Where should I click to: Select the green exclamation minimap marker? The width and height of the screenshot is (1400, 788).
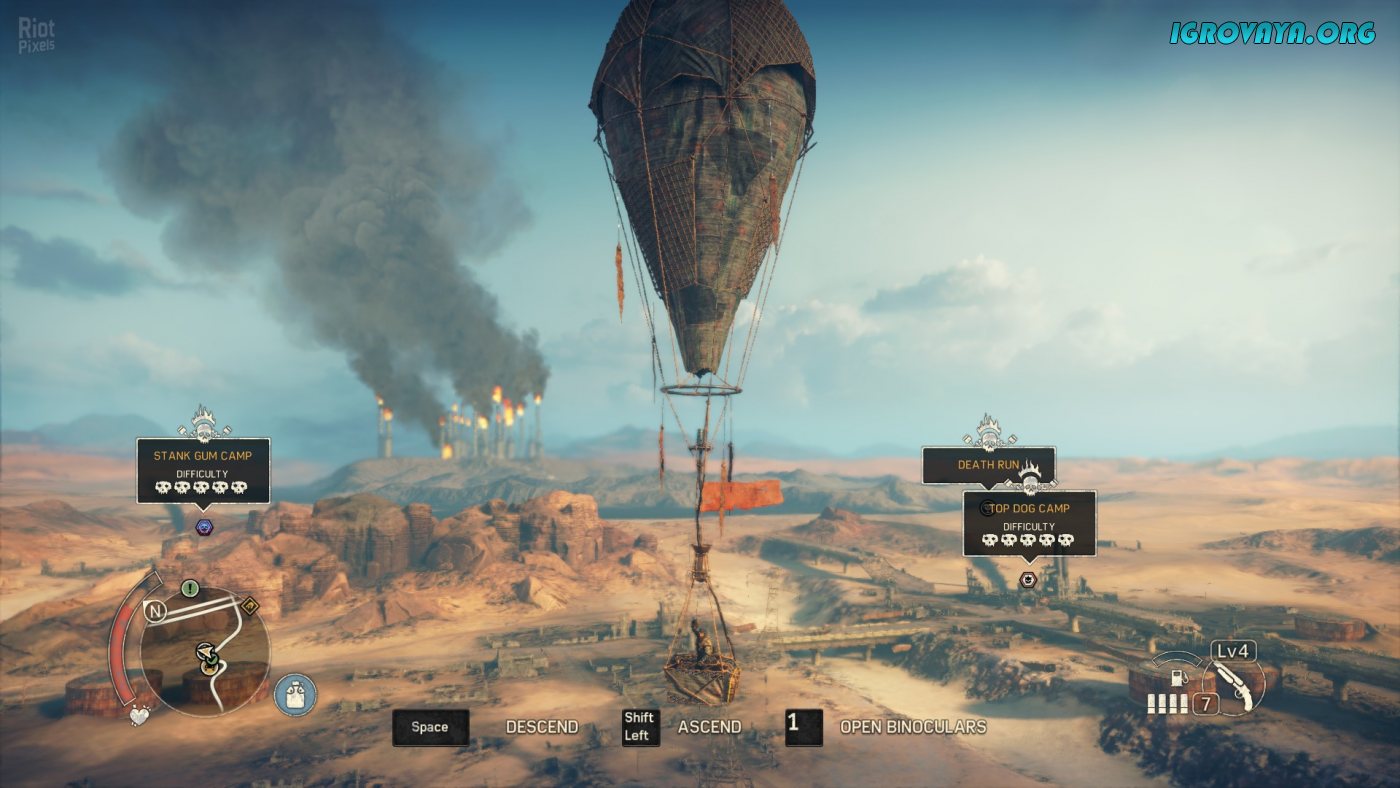[x=190, y=588]
